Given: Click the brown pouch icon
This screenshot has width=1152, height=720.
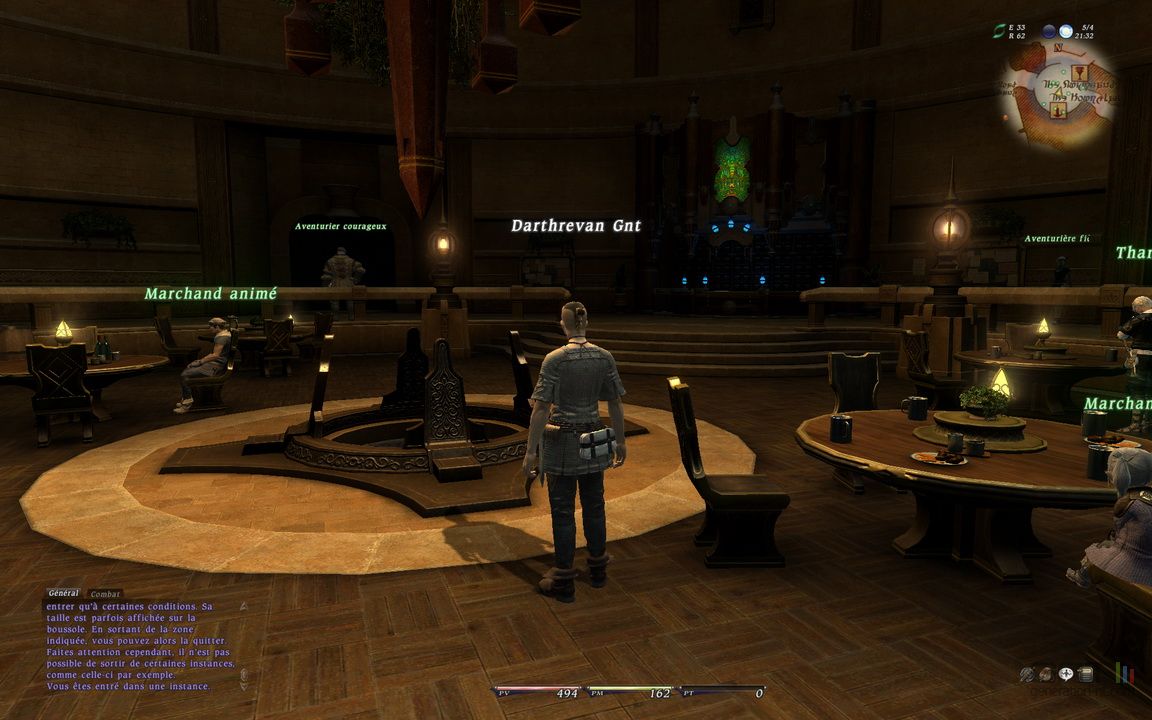Looking at the screenshot, I should pos(1045,674).
